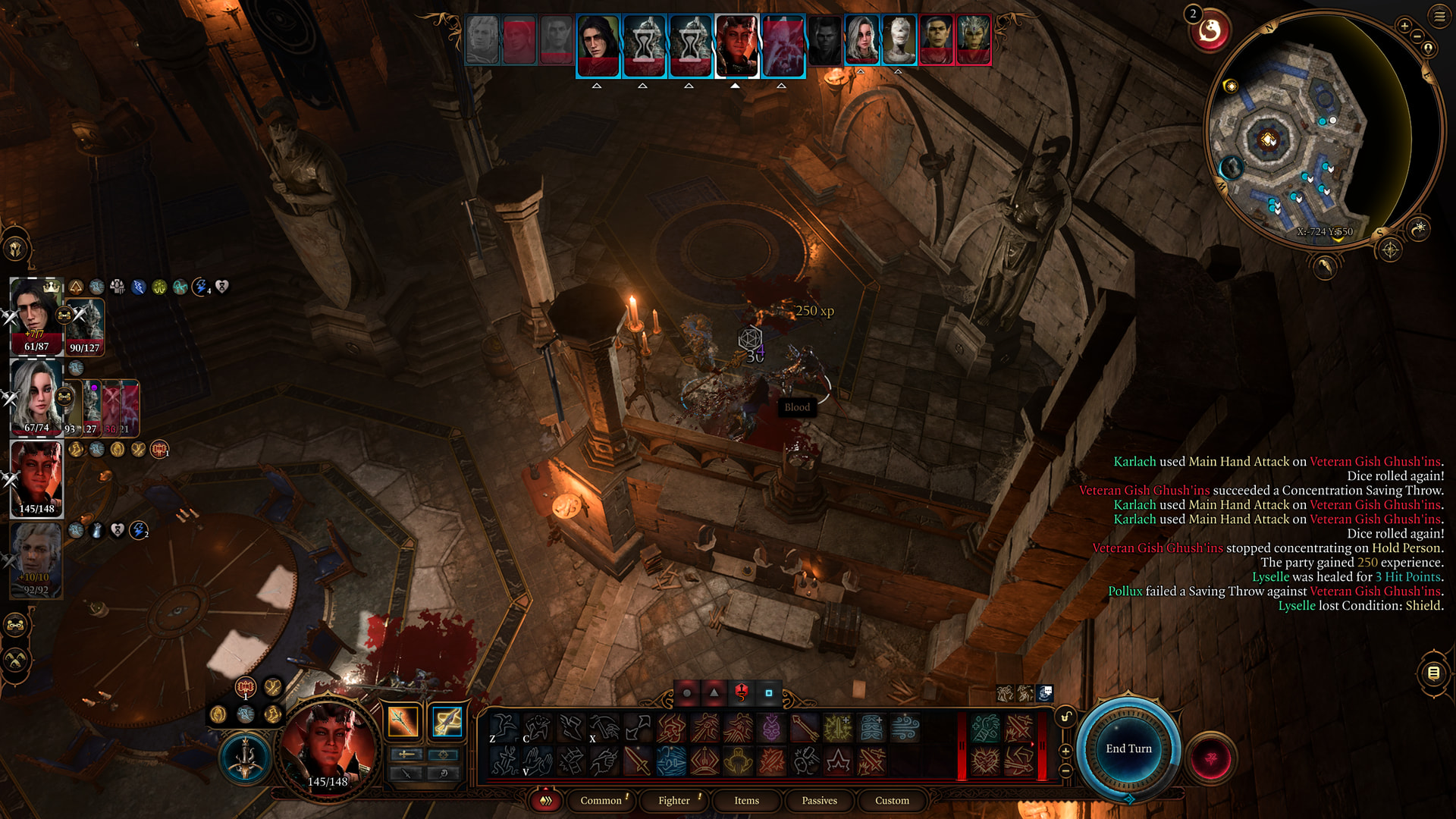Show the Items hotbar tab
This screenshot has width=1456, height=819.
(x=746, y=800)
